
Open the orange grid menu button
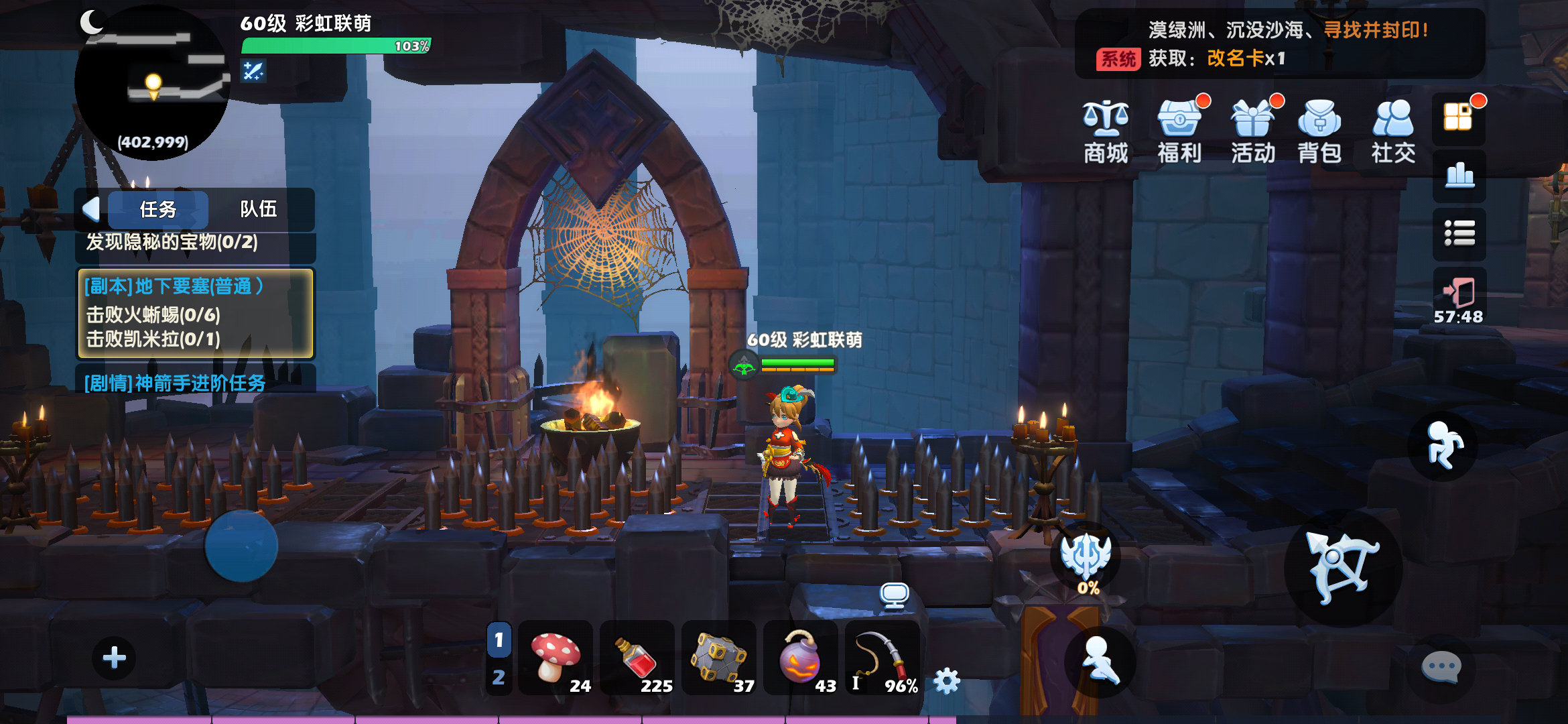[x=1459, y=117]
